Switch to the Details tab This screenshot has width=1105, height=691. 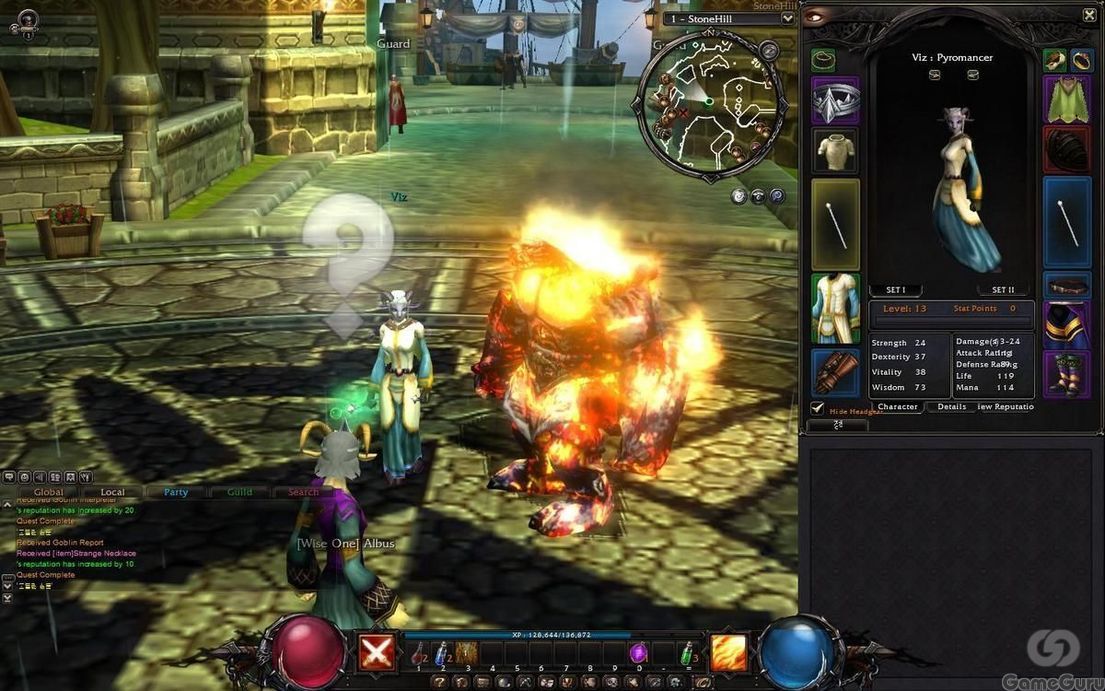(x=951, y=407)
